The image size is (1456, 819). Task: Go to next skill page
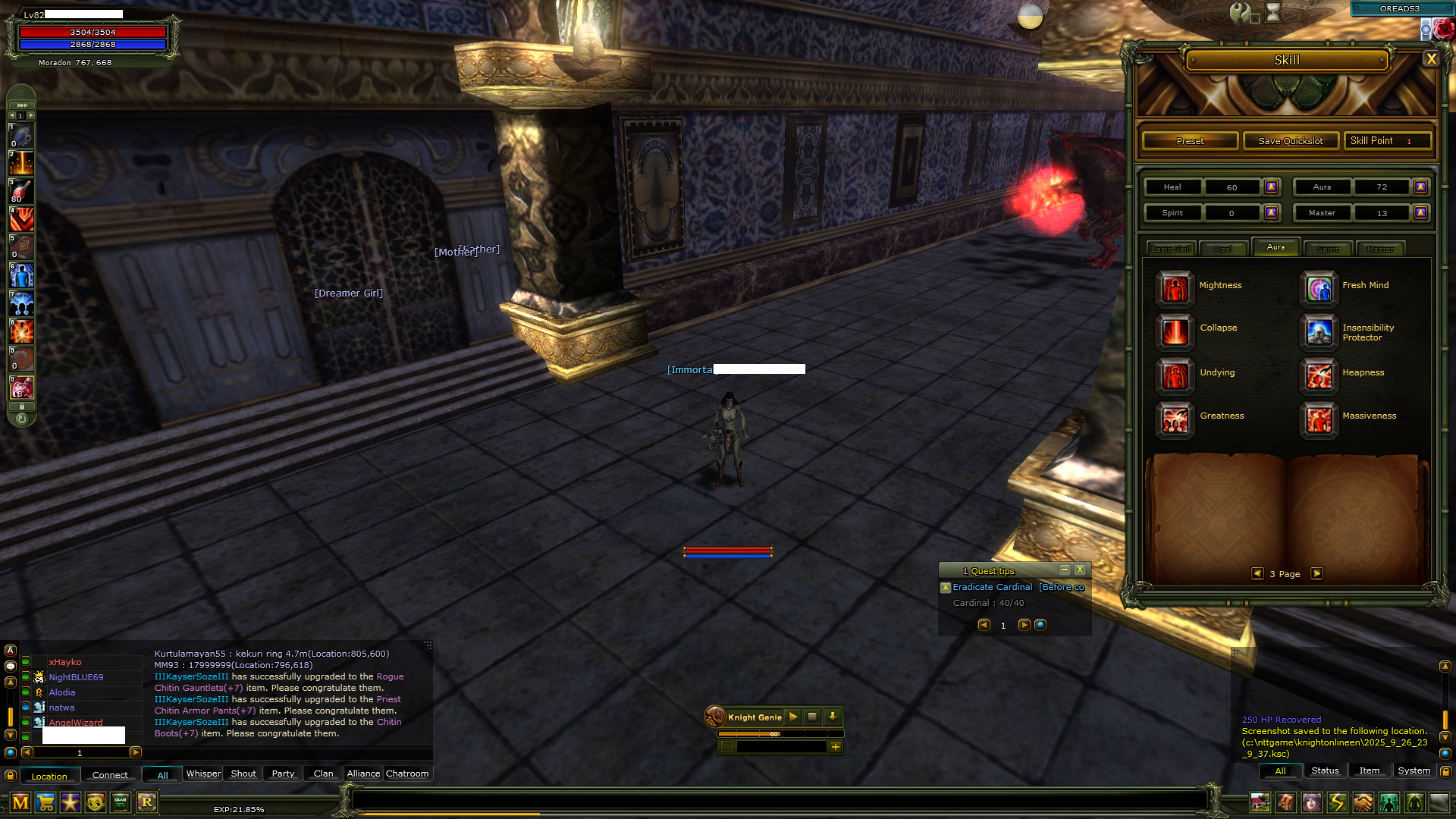(1317, 574)
